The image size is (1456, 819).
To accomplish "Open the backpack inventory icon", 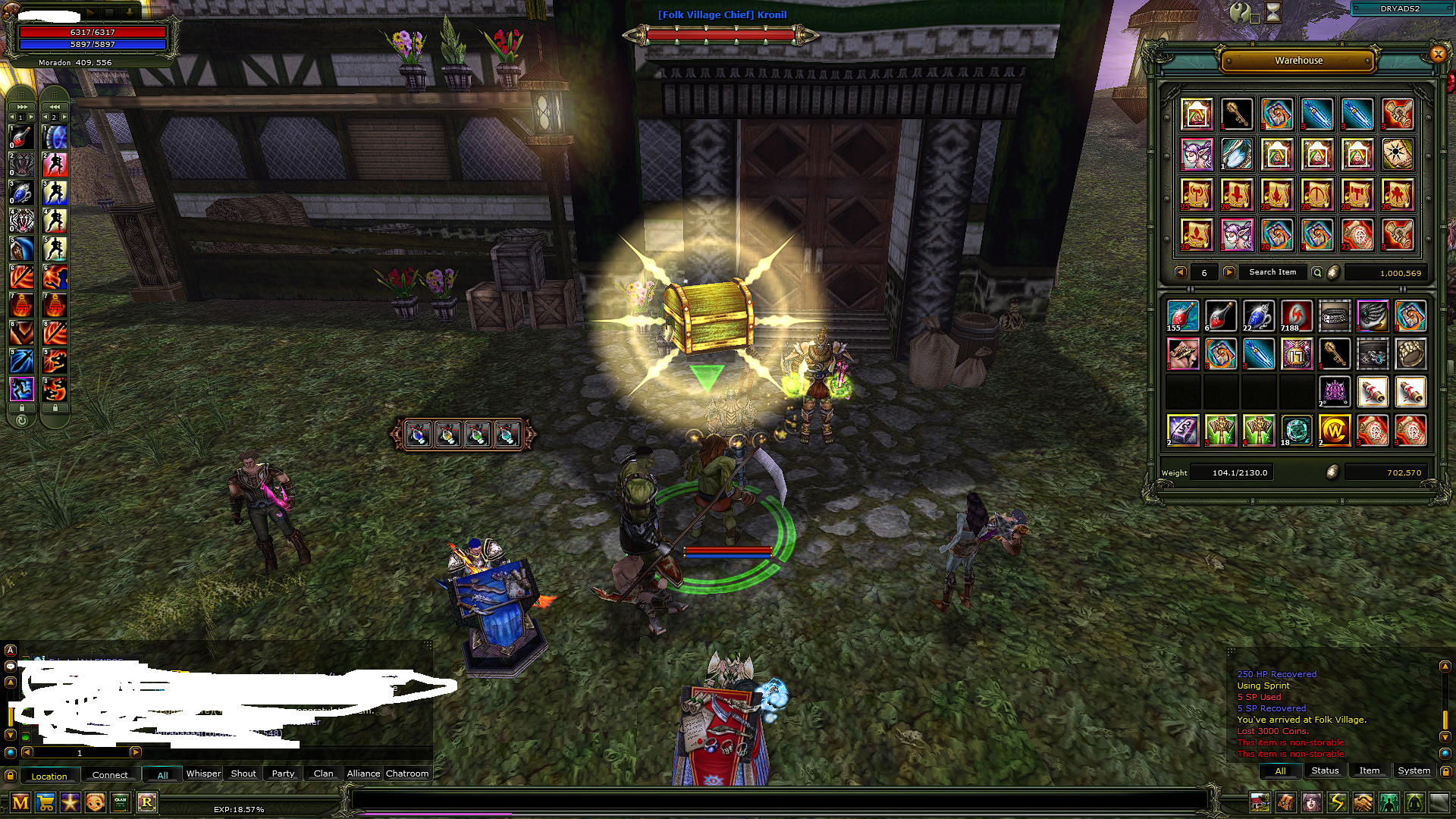I will pos(1285,802).
